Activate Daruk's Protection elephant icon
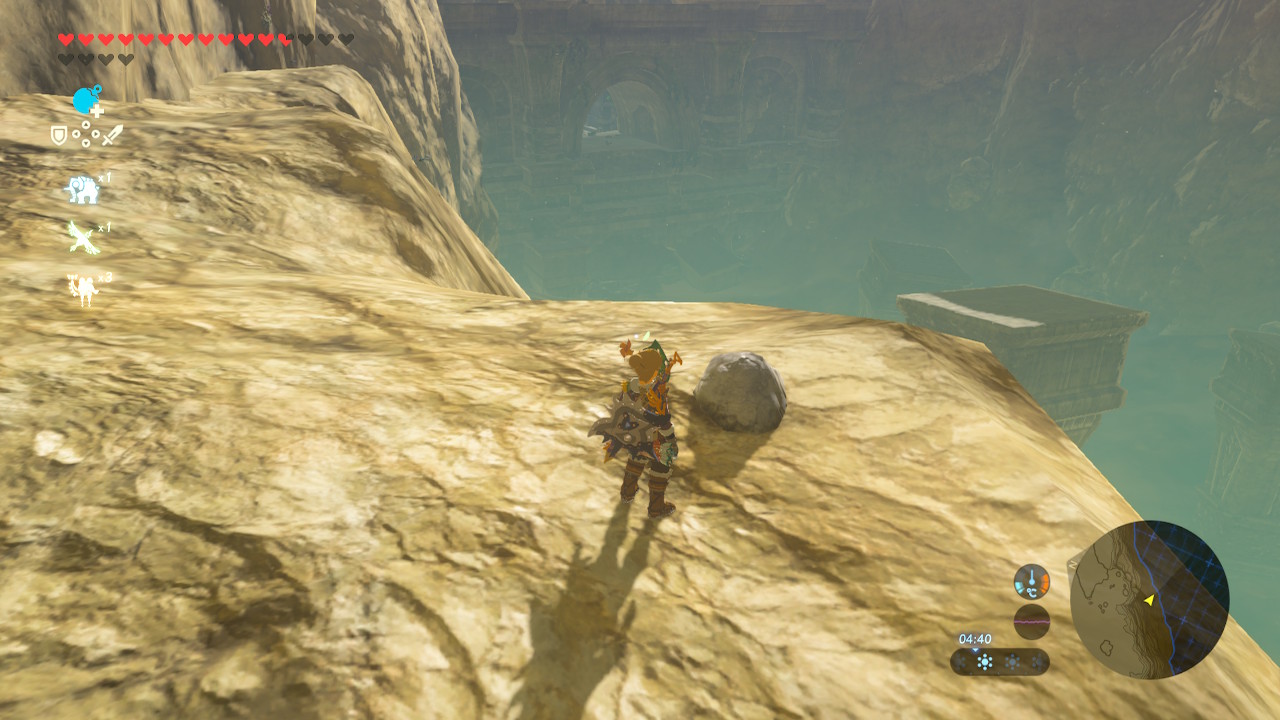 click(x=81, y=189)
